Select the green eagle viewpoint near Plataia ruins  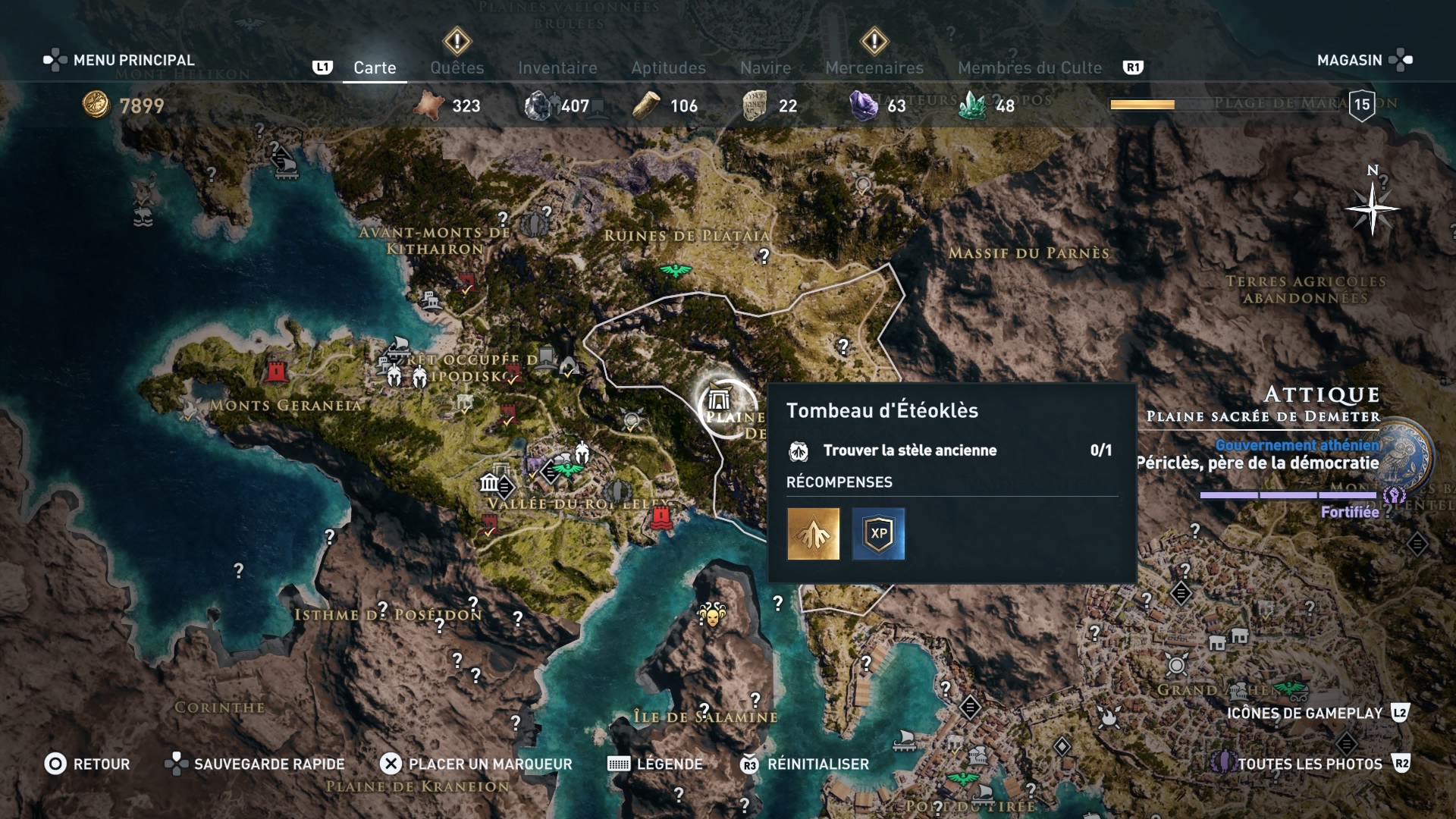coord(673,270)
